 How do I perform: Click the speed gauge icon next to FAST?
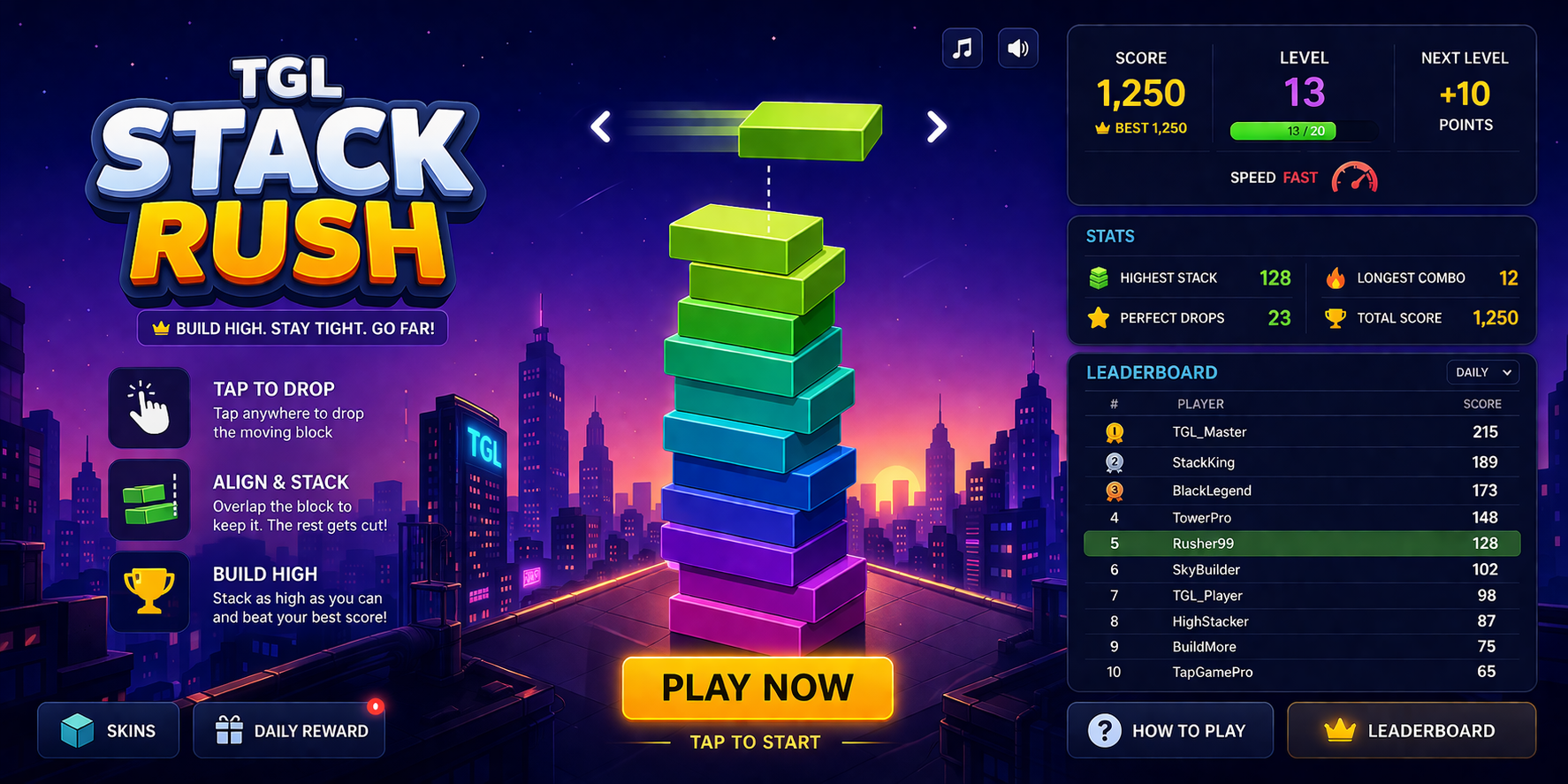point(1354,177)
